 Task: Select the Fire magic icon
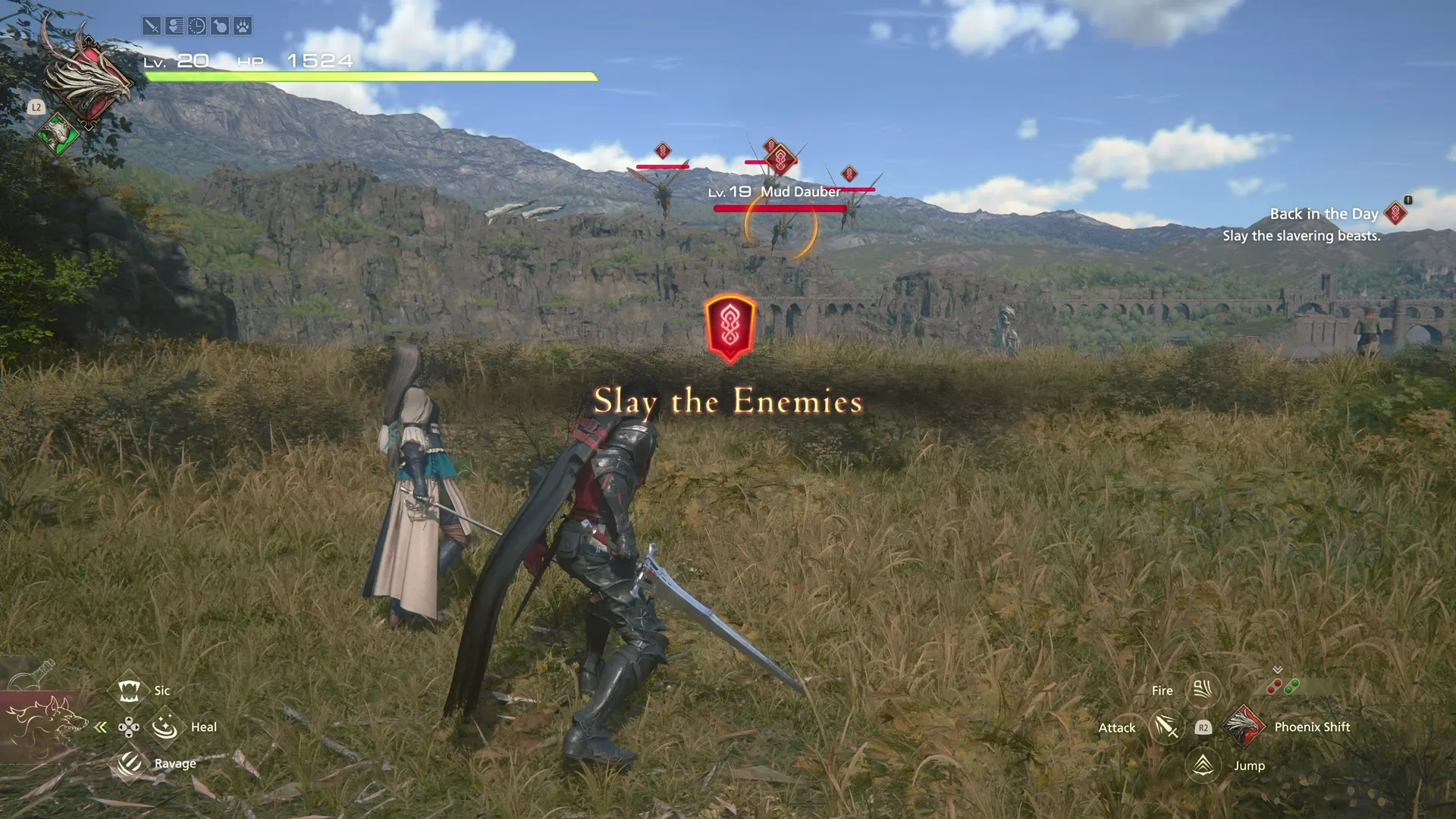(x=1202, y=690)
